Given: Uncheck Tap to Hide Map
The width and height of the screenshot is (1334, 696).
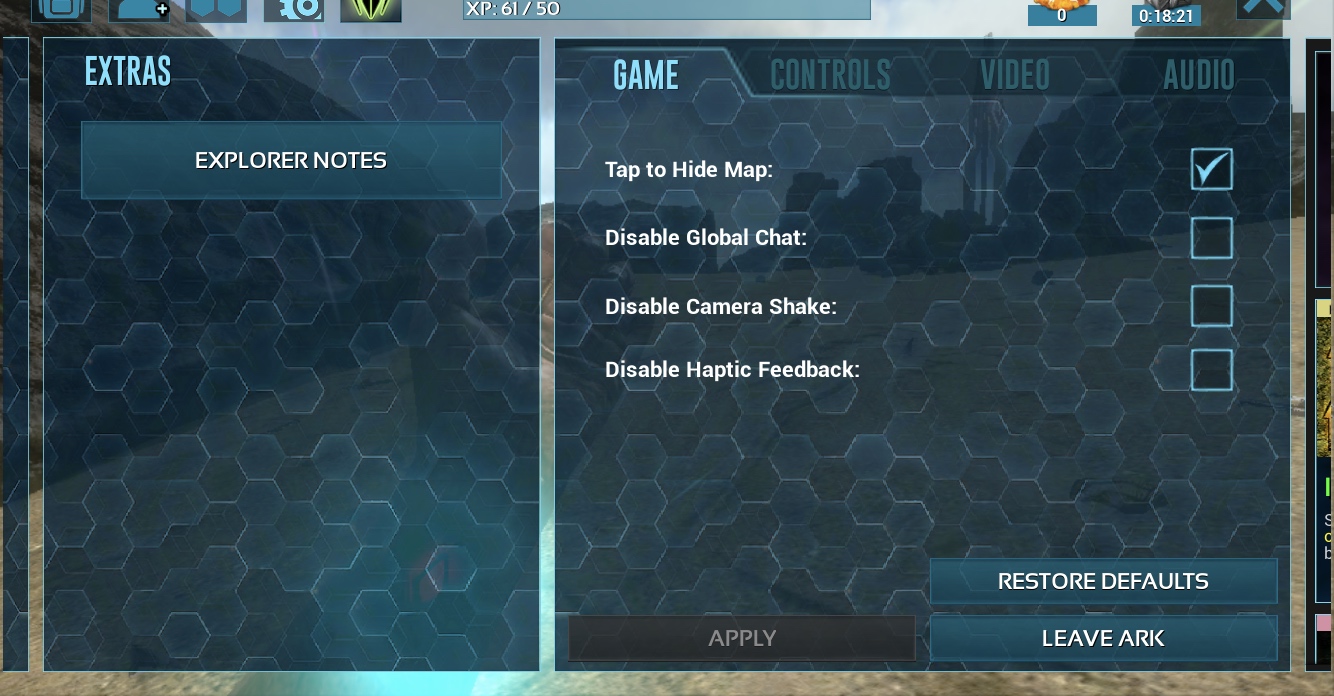Looking at the screenshot, I should pyautogui.click(x=1211, y=170).
